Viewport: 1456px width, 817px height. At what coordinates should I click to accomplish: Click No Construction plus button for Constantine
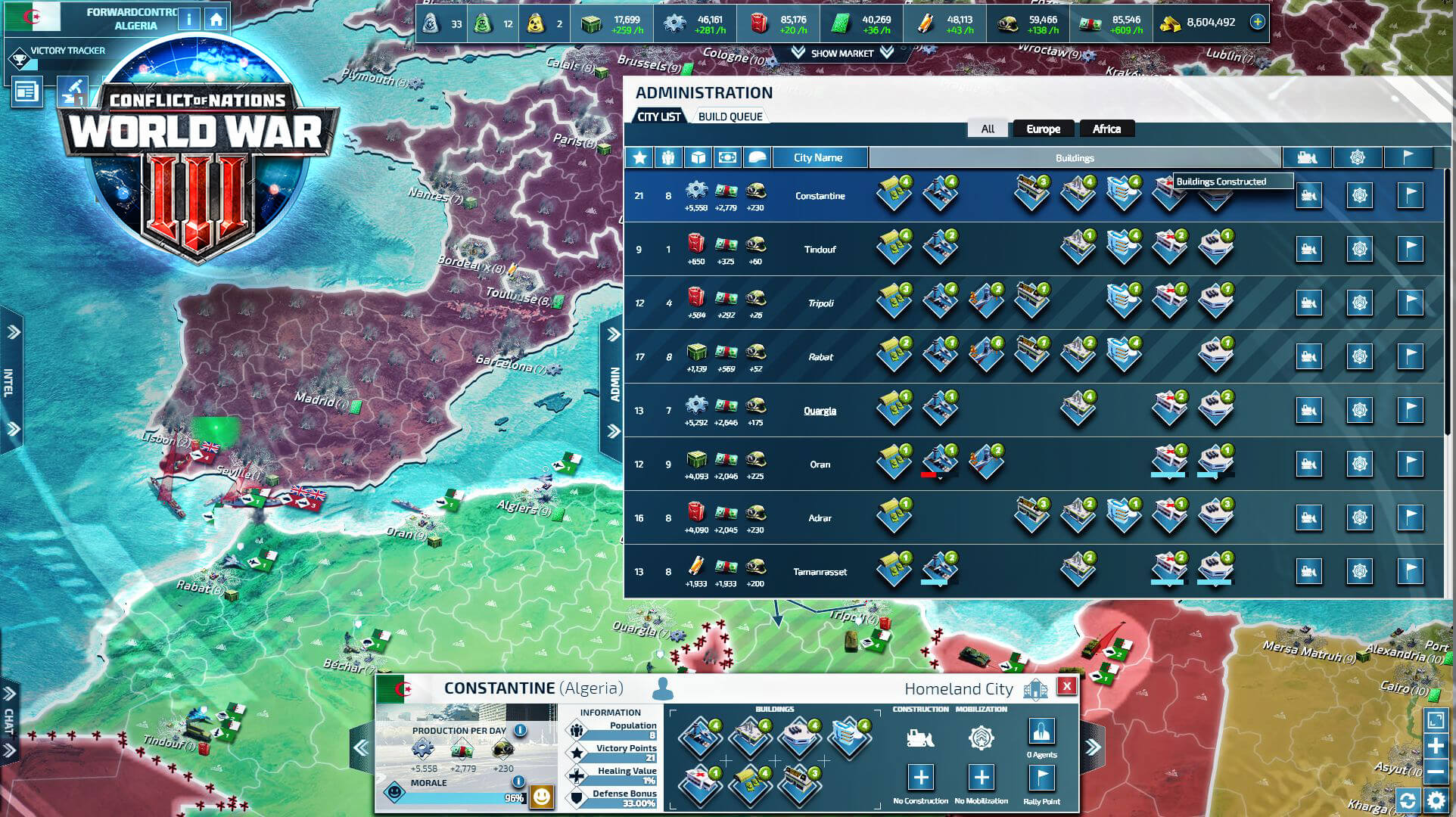[922, 776]
